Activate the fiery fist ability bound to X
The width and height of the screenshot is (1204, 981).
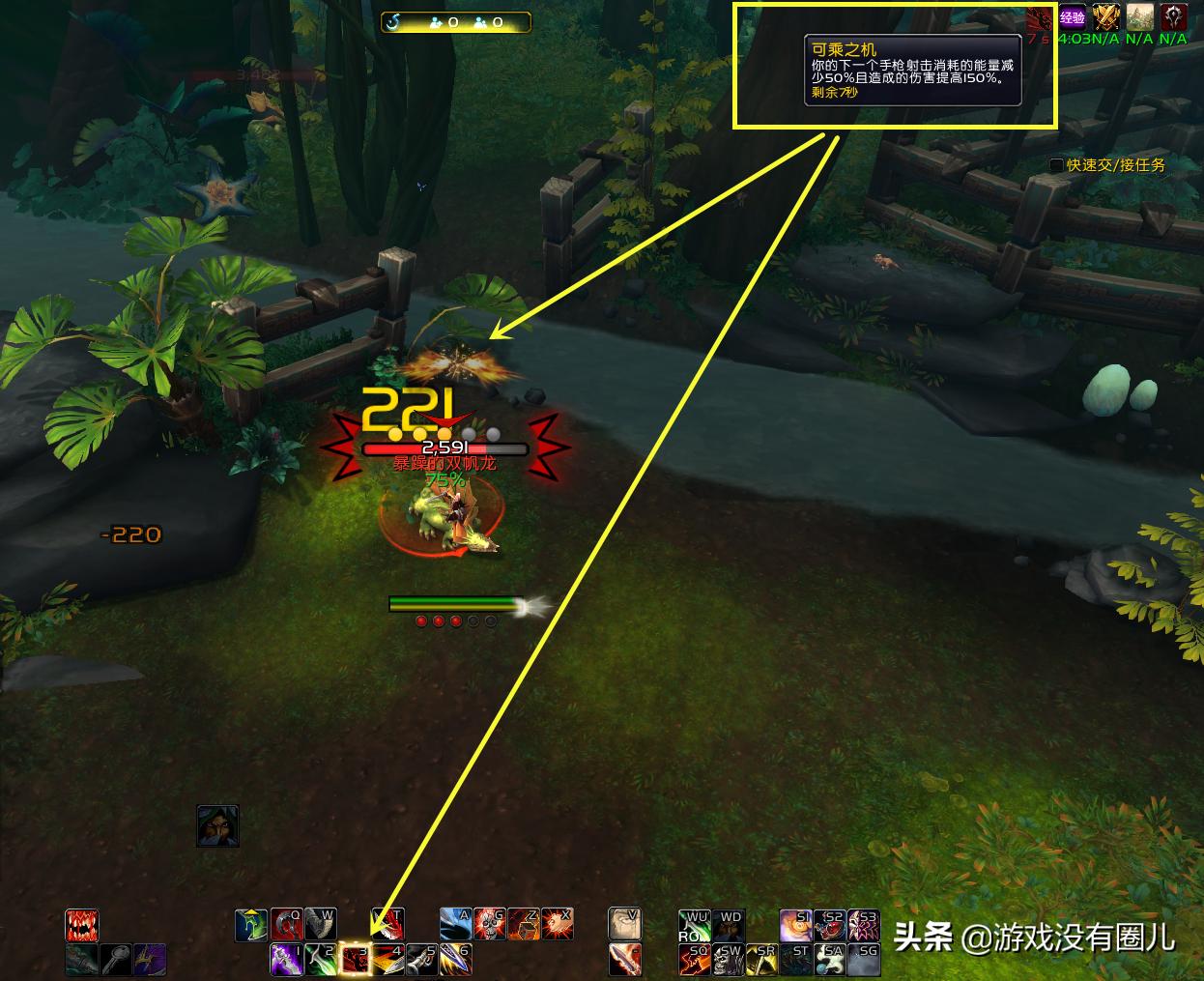(558, 925)
